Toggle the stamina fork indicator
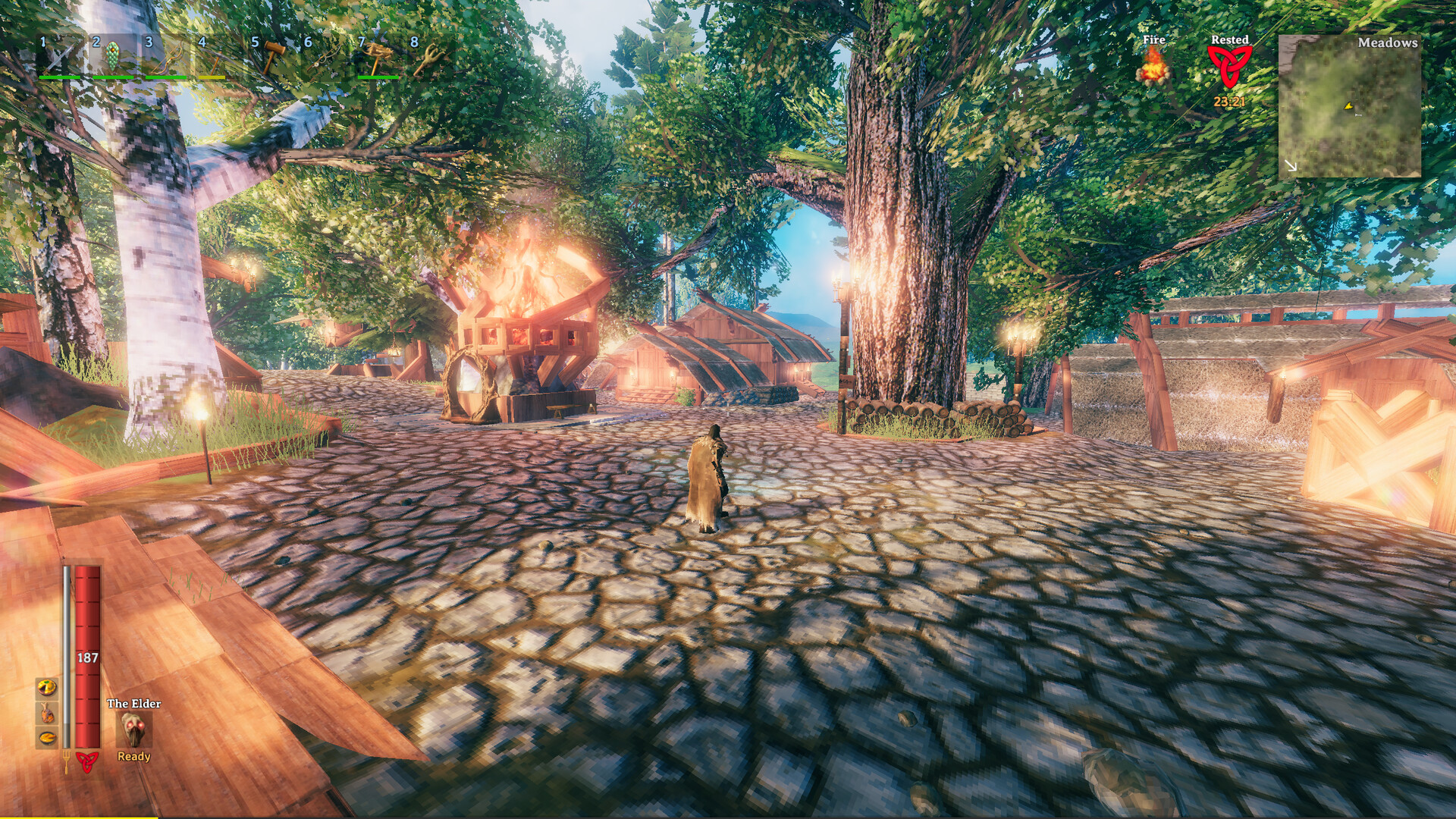The image size is (1456, 819). 67,761
